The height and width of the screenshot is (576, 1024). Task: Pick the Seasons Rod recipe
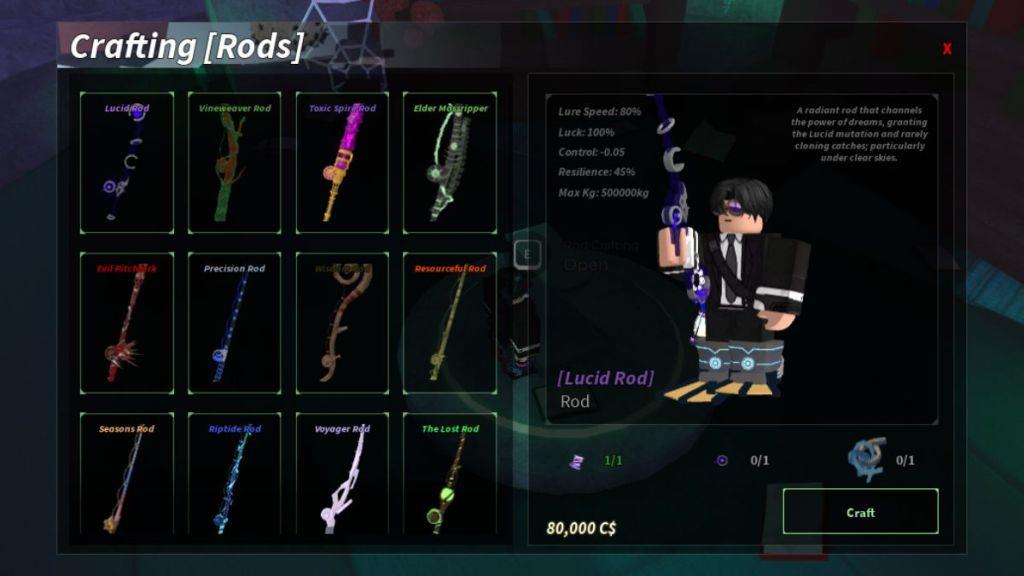127,475
